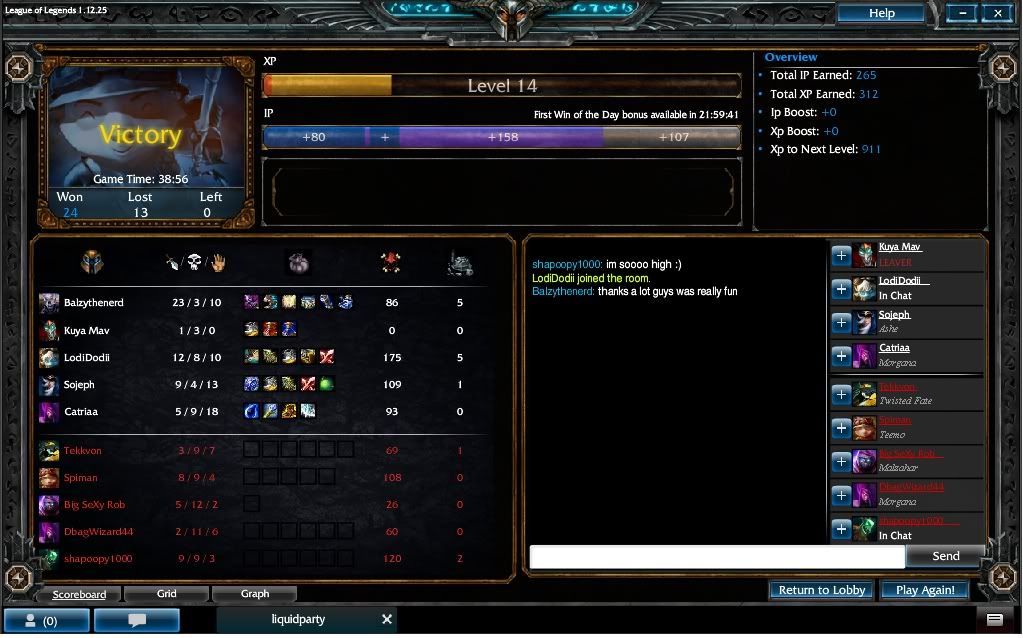Return to Lobby
The height and width of the screenshot is (638, 1023).
point(822,590)
